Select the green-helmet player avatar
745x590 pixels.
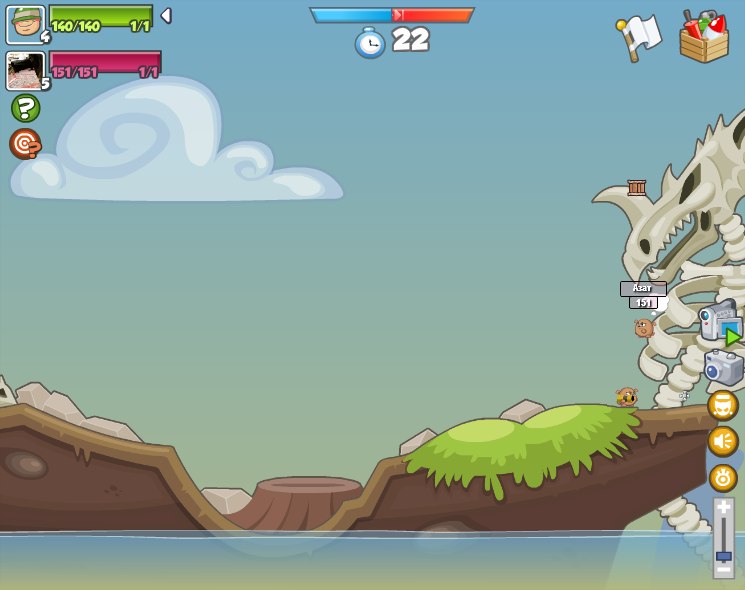point(25,24)
